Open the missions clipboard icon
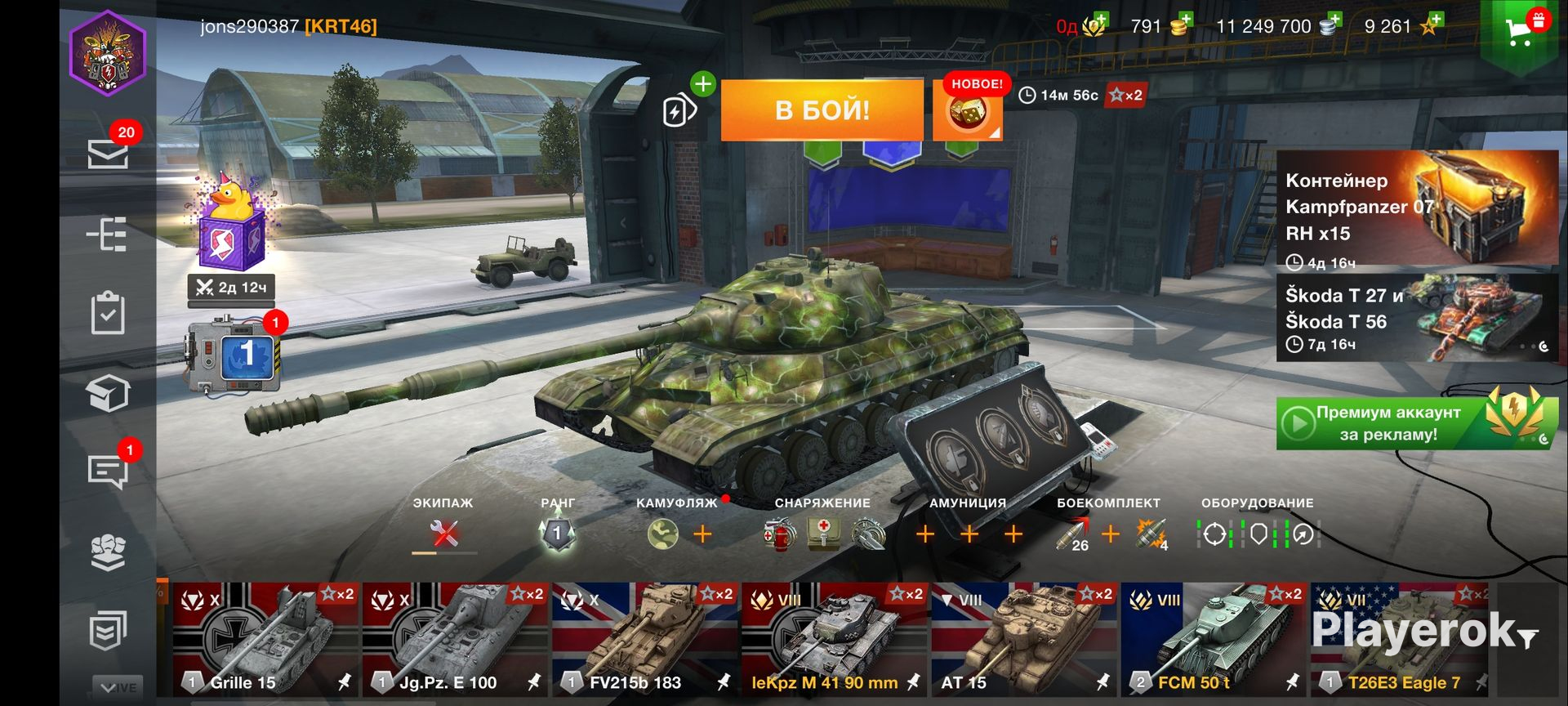 (x=108, y=313)
